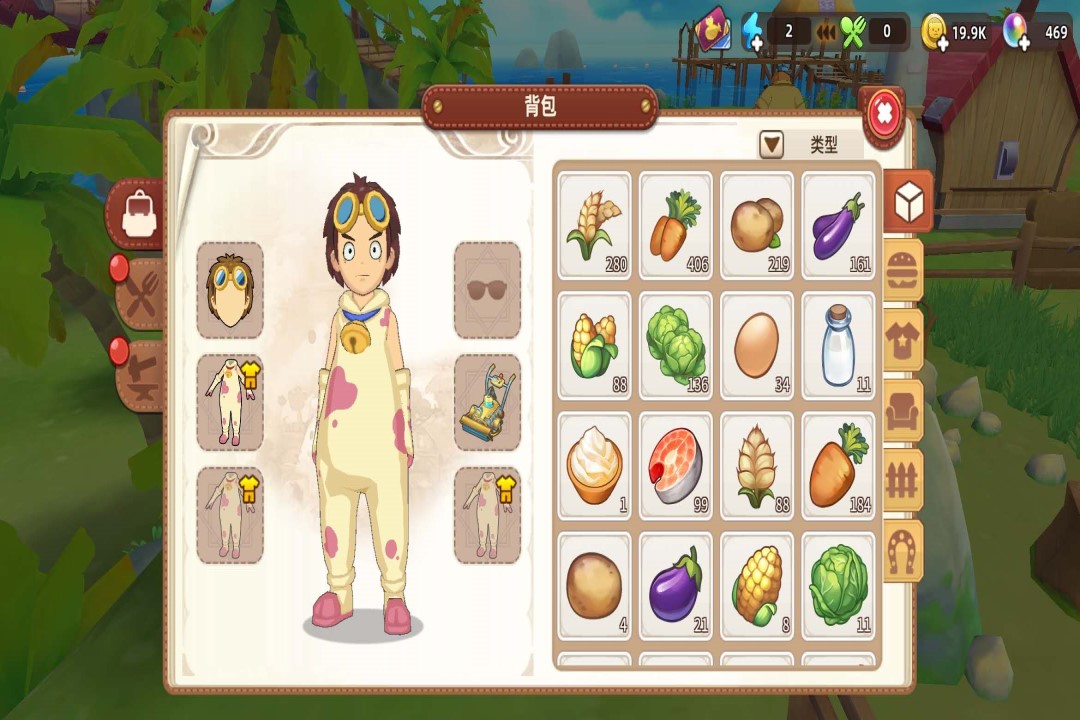Viewport: 1080px width, 720px height.
Task: Select the carrot stack of 406
Action: (677, 225)
